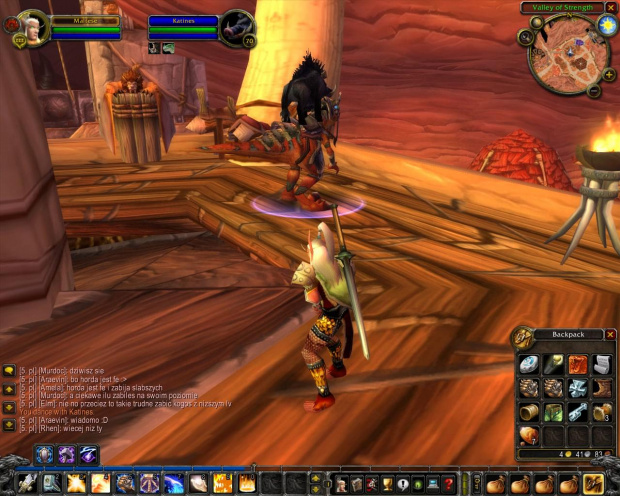The width and height of the screenshot is (620, 496).
Task: Click the red question mark help button
Action: click(450, 484)
